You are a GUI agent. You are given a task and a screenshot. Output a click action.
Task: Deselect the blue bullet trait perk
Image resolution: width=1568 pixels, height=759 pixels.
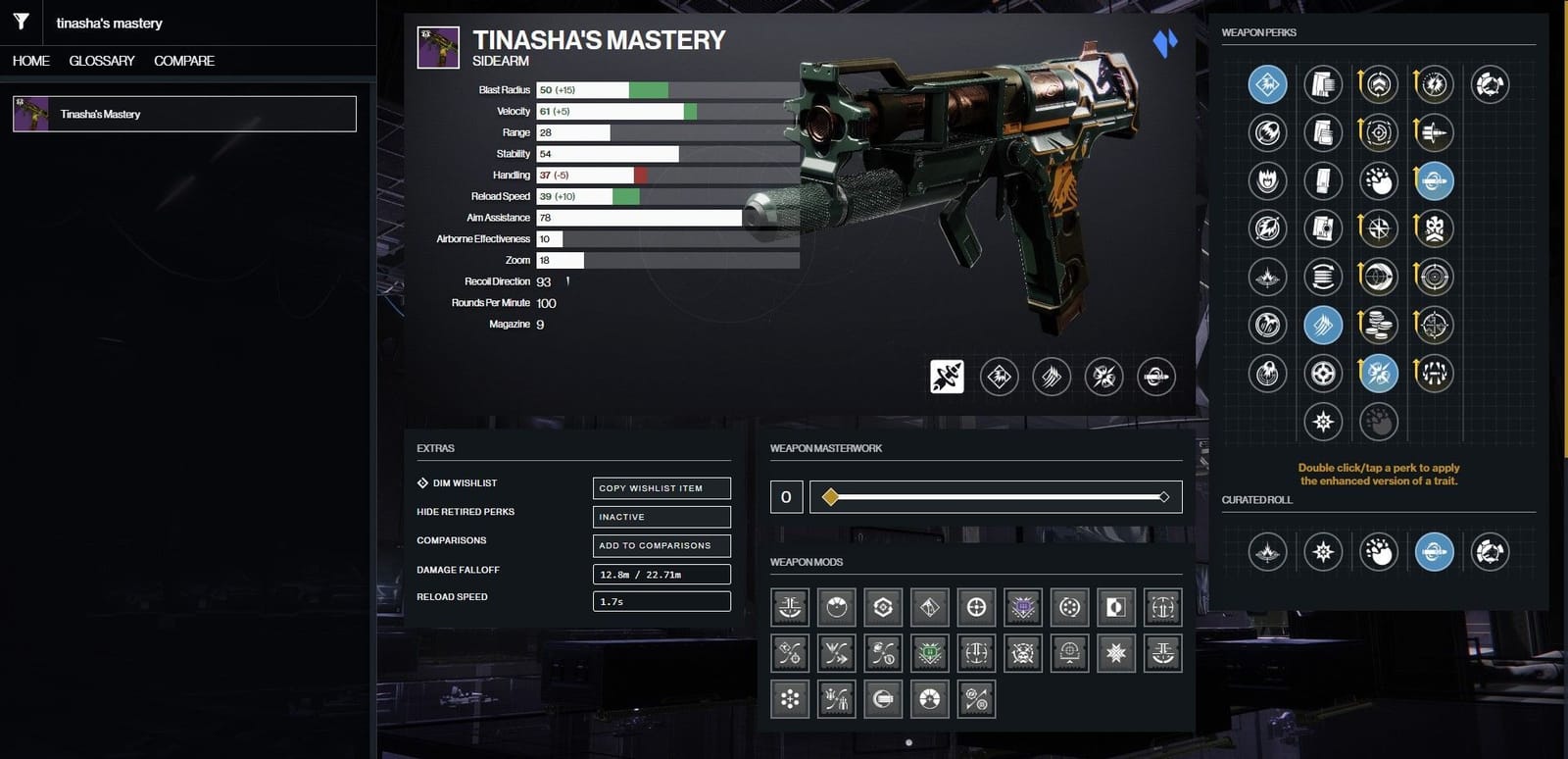point(1434,180)
